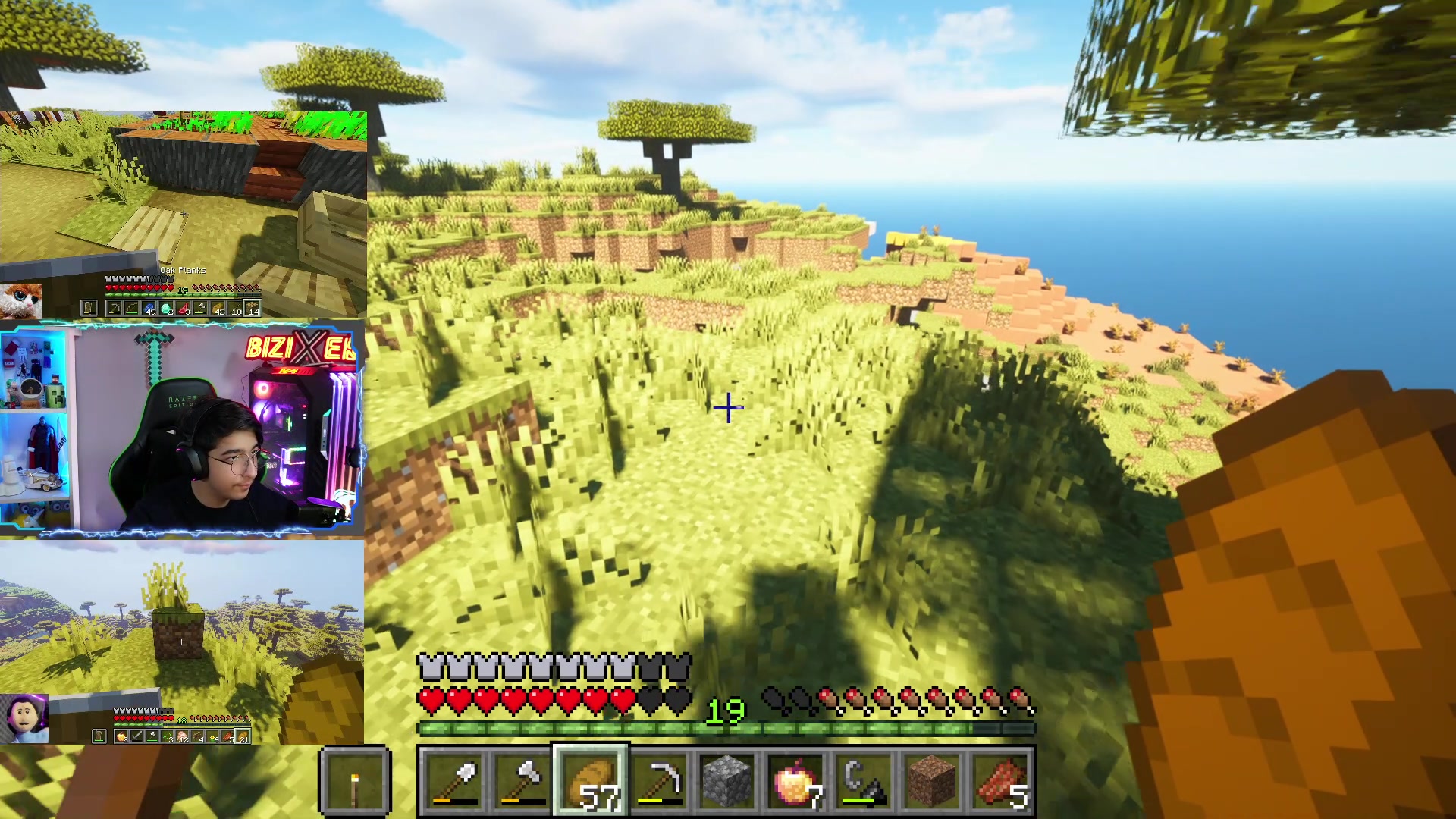
Task: Select the flint and steel slot
Action: (864, 781)
